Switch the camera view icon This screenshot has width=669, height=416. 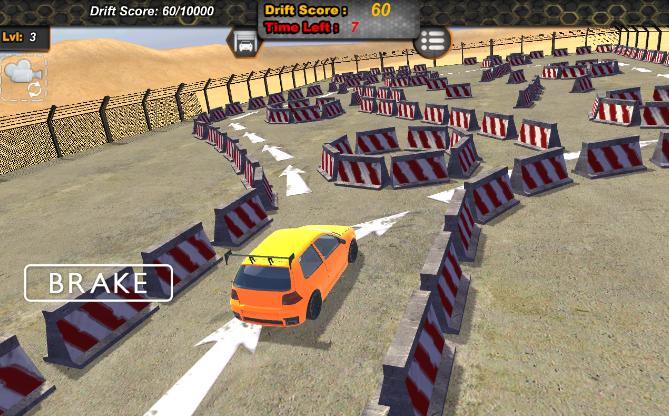[22, 76]
